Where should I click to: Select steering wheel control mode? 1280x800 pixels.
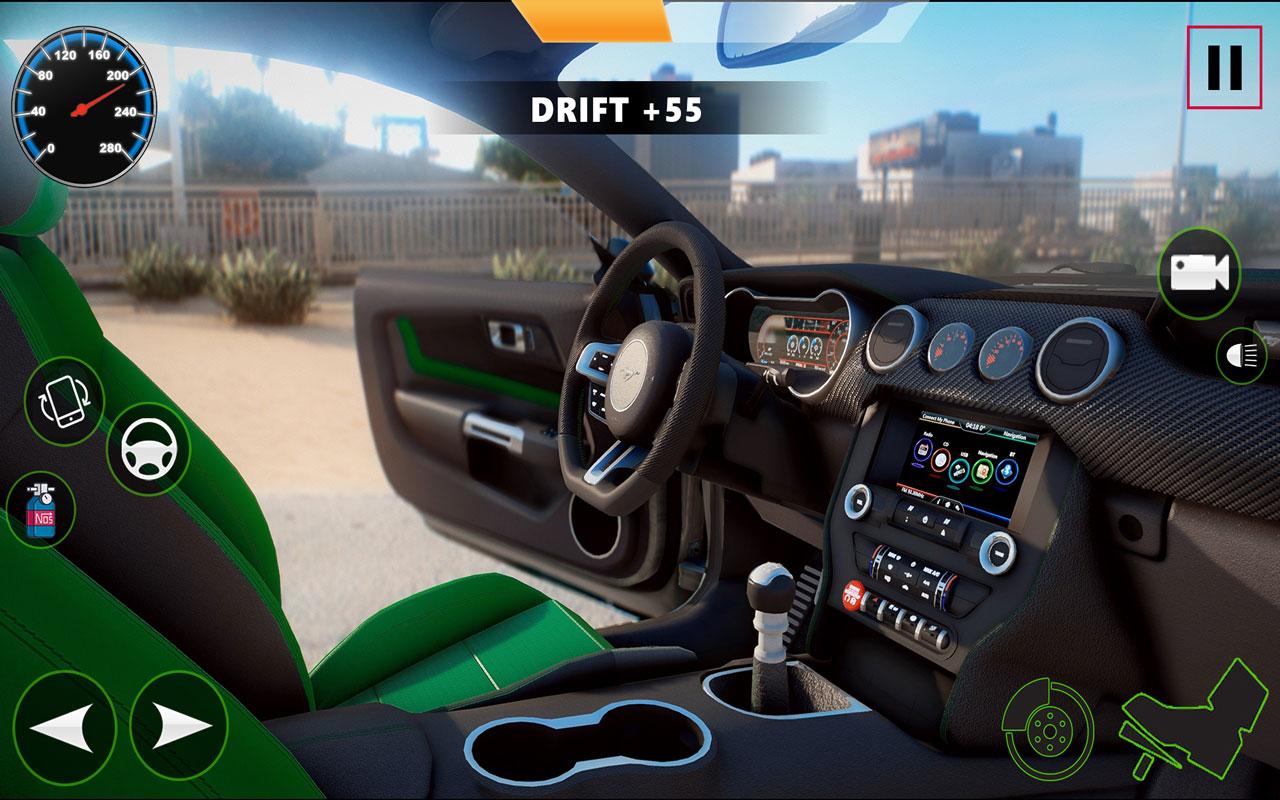[x=148, y=449]
